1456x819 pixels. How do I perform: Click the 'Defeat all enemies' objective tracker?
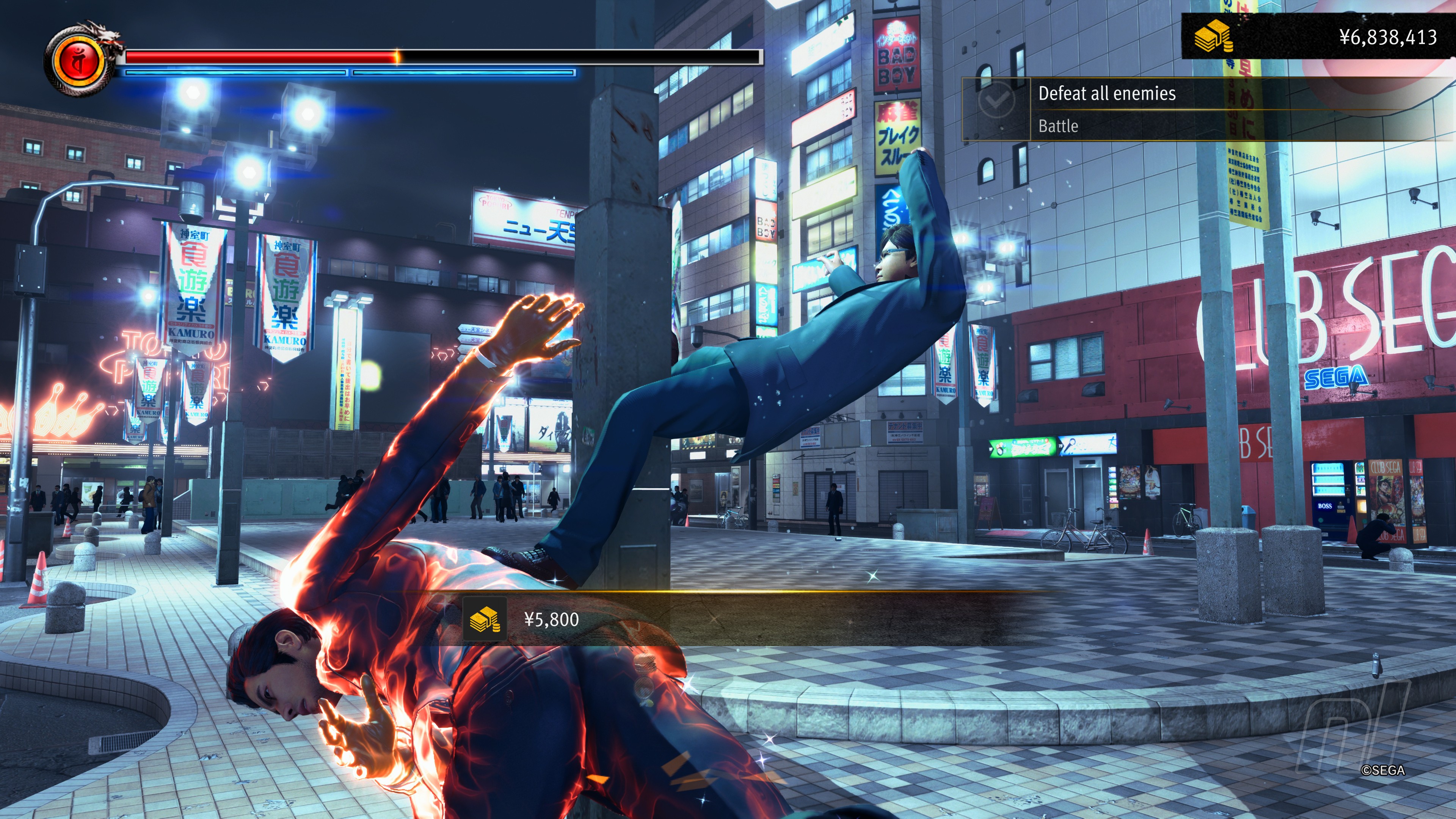[x=1107, y=94]
